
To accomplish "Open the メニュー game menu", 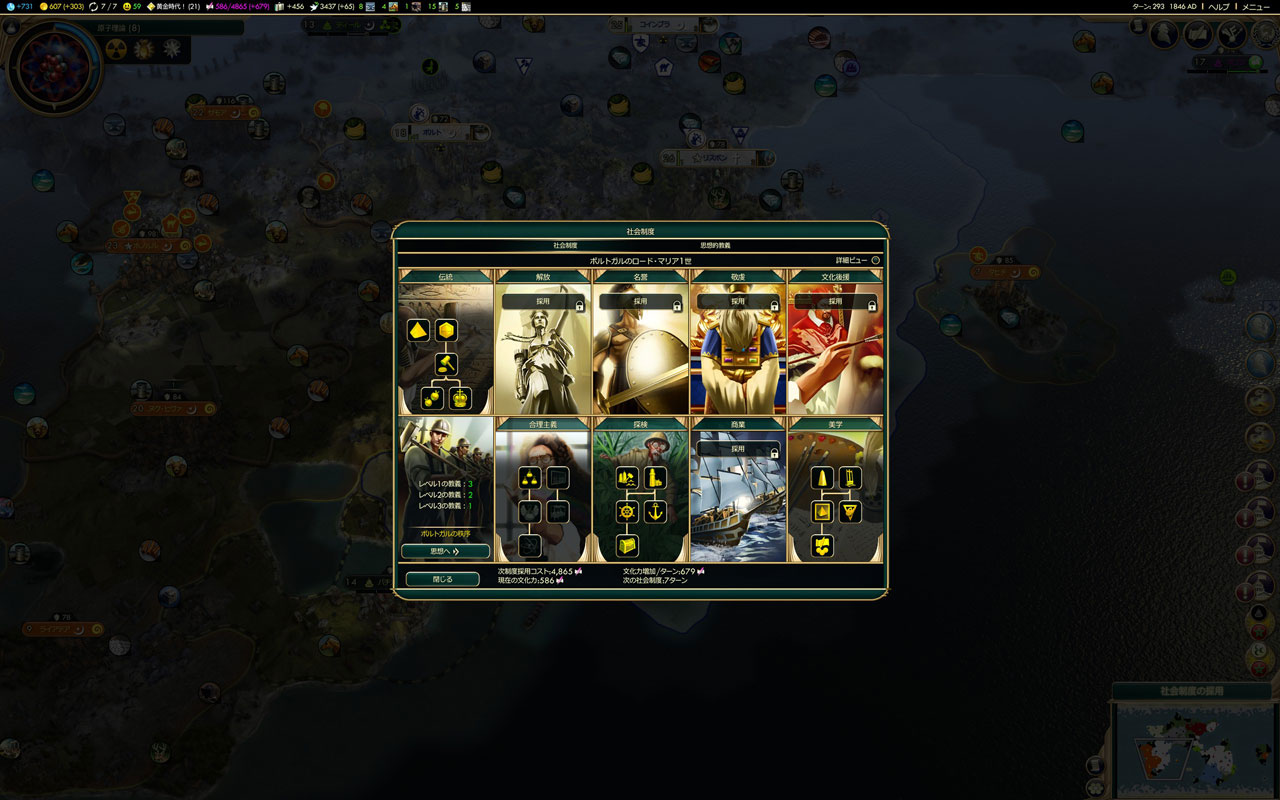I will coord(1256,7).
